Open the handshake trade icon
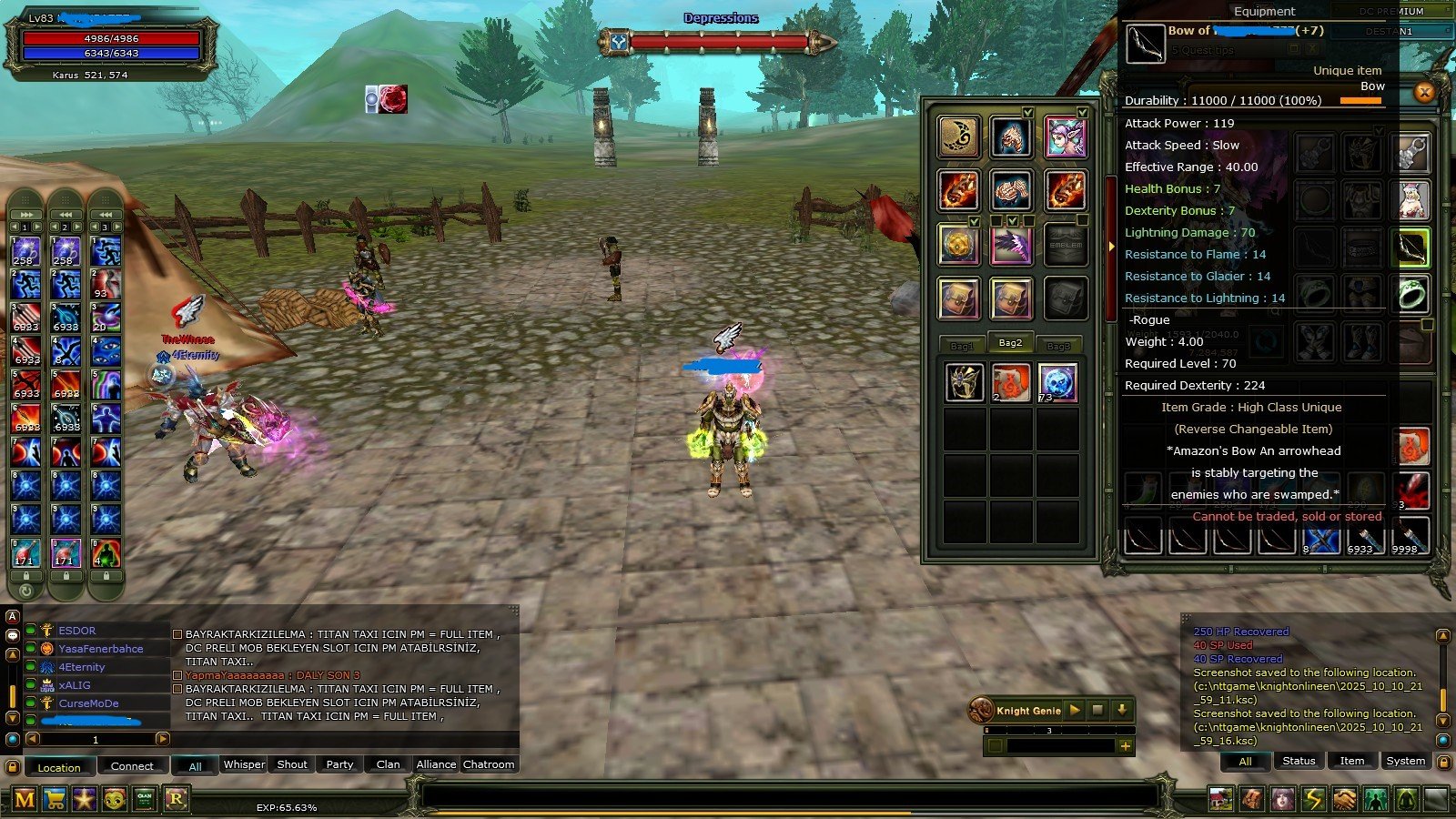The width and height of the screenshot is (1456, 819). [1344, 799]
